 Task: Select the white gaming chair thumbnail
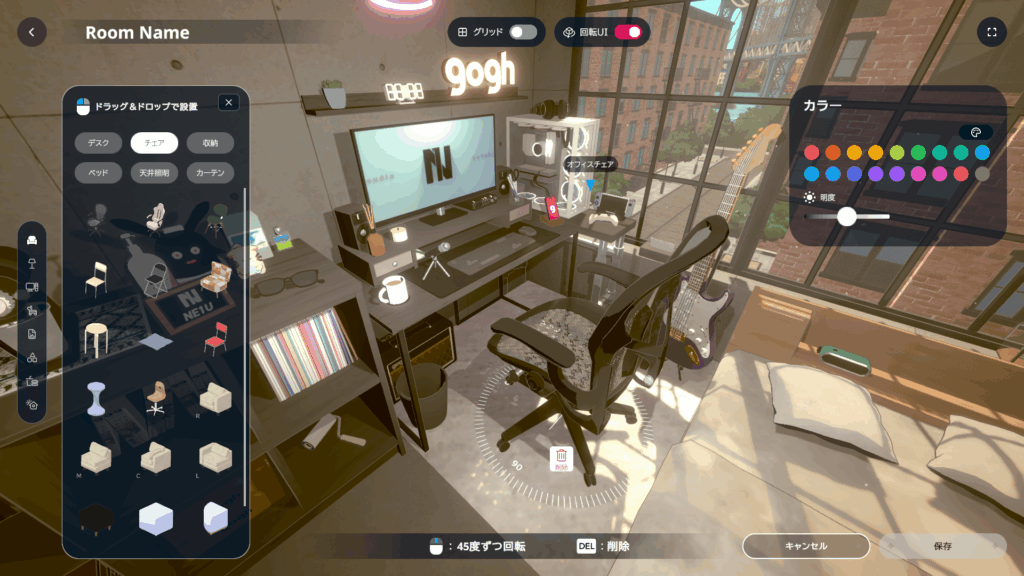155,216
